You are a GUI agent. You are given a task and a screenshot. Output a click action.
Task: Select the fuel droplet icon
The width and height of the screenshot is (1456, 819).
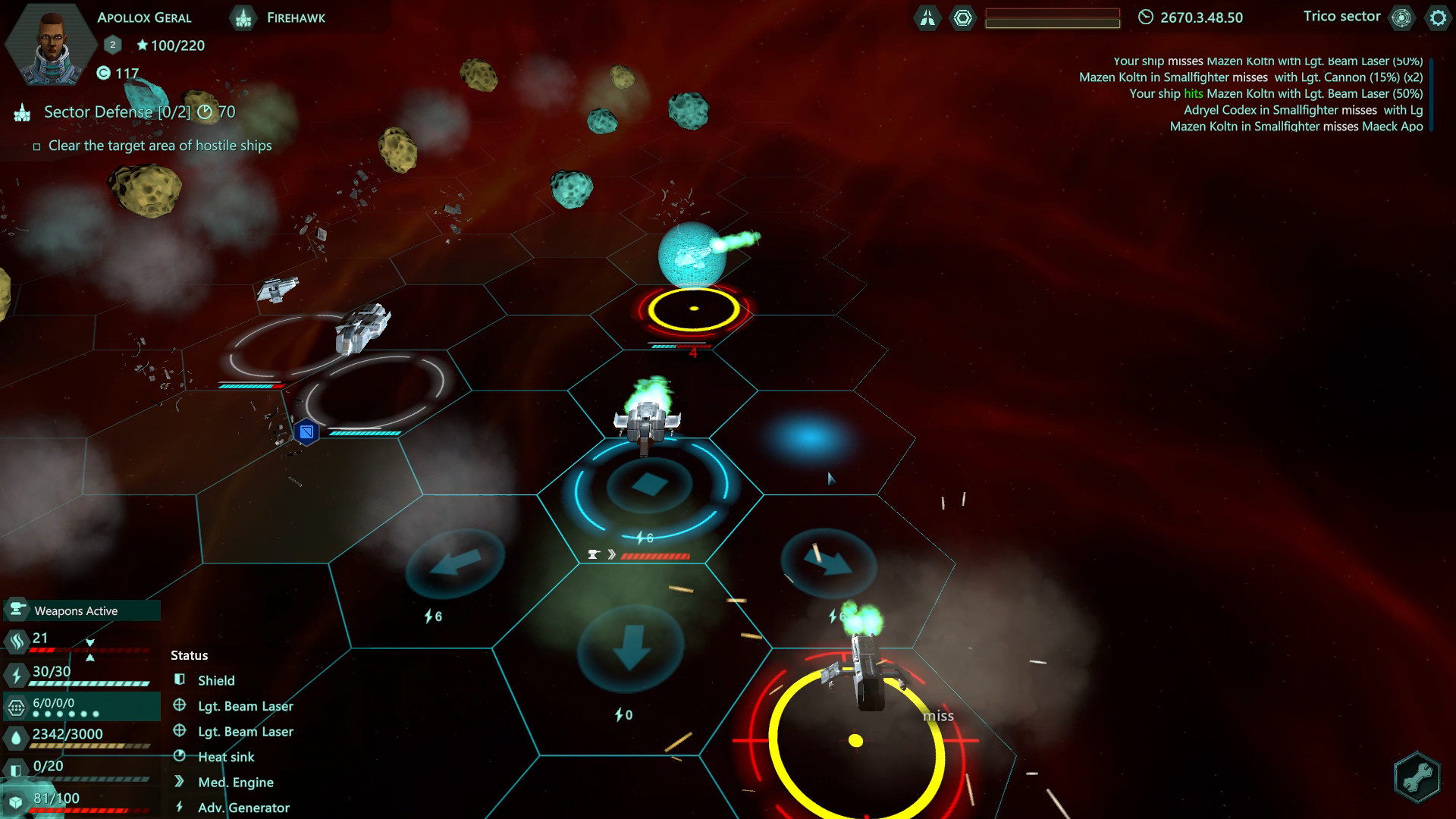click(15, 734)
